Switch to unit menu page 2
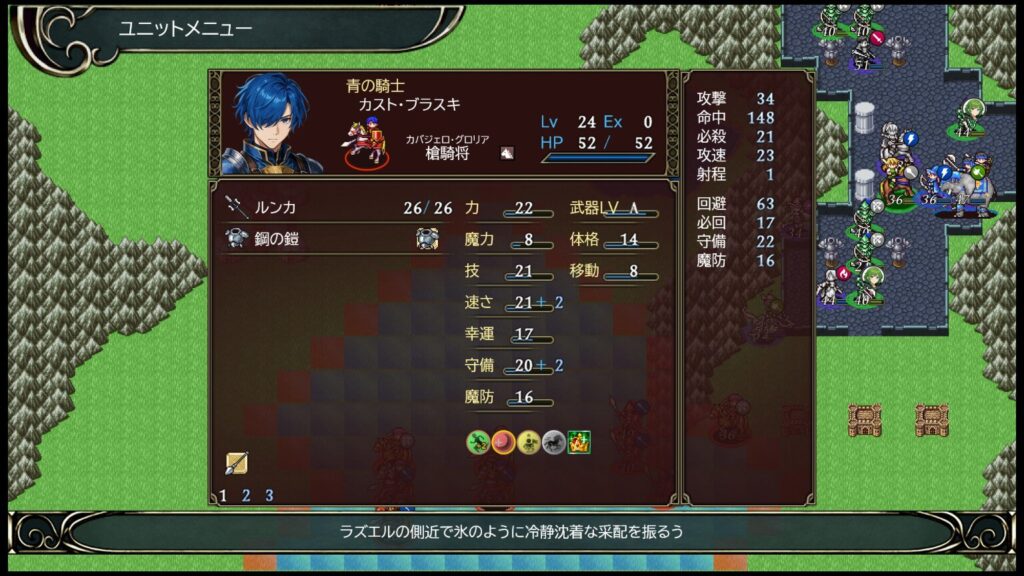 tap(246, 495)
